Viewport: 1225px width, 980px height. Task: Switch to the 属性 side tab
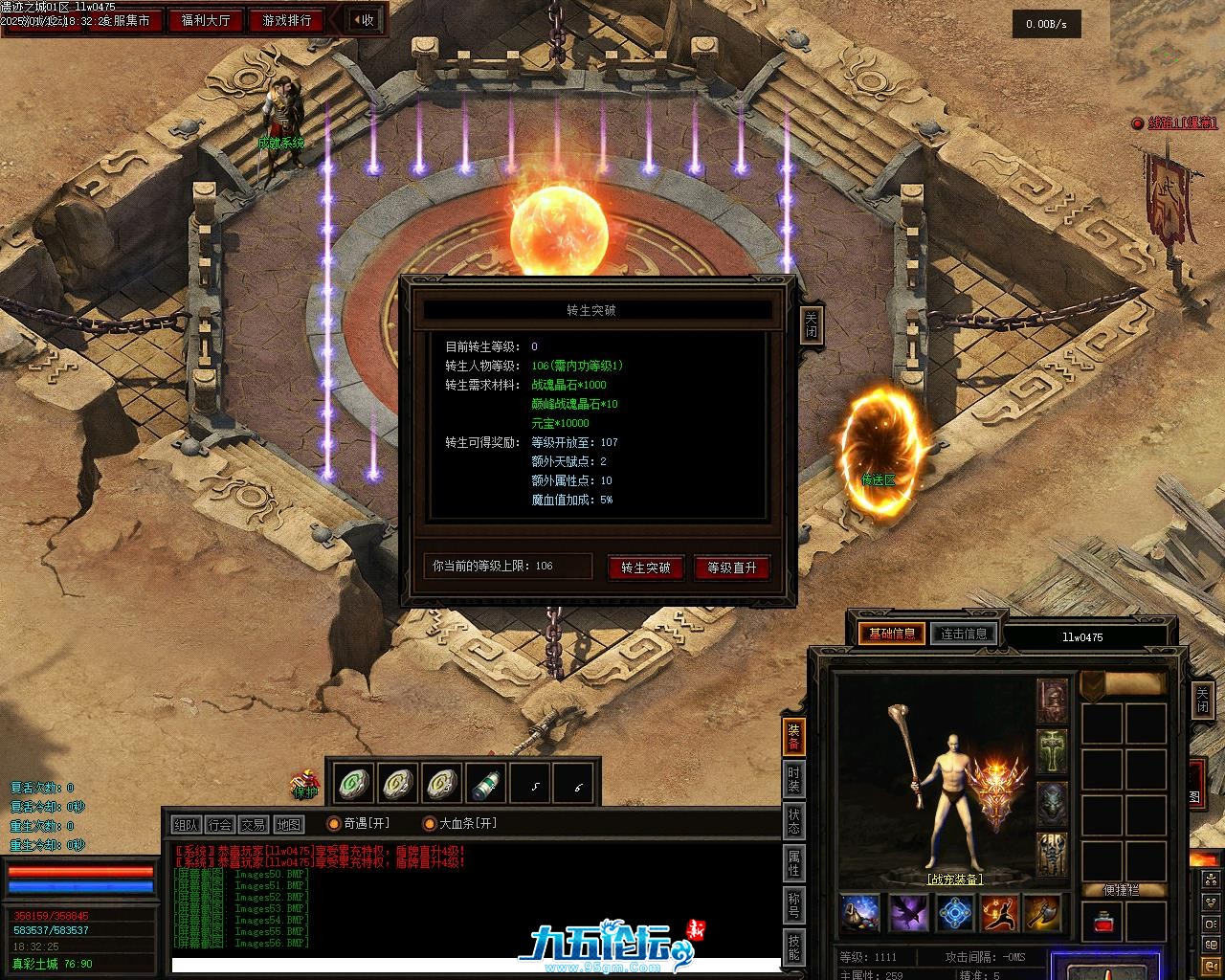coord(794,862)
